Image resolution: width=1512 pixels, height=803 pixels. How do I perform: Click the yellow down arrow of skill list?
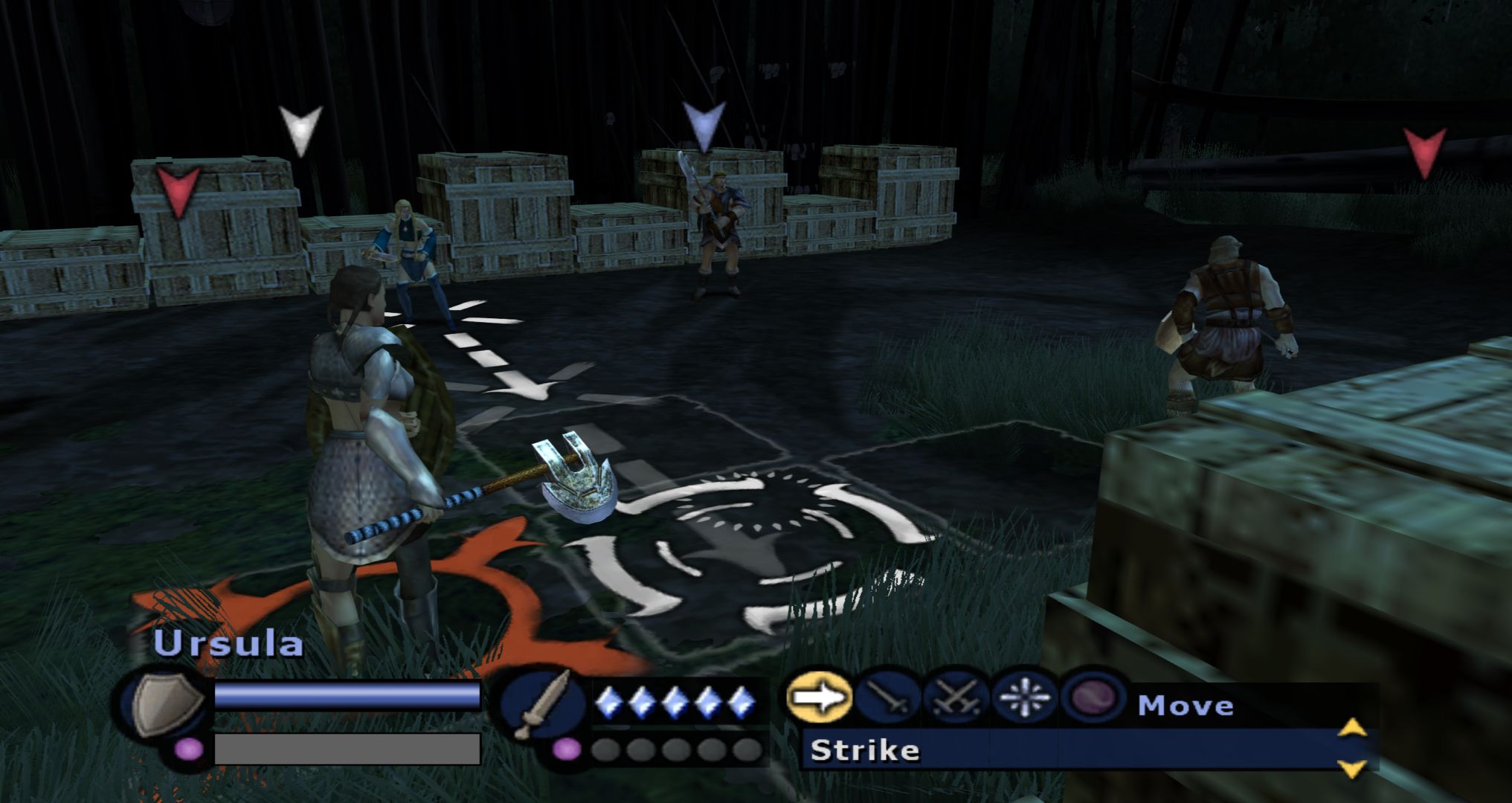1352,769
